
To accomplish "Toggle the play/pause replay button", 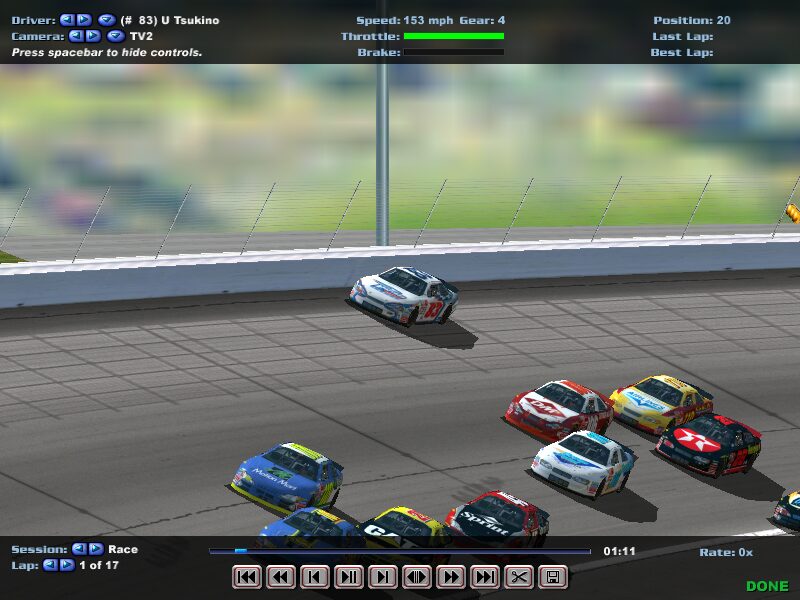I will pyautogui.click(x=349, y=577).
